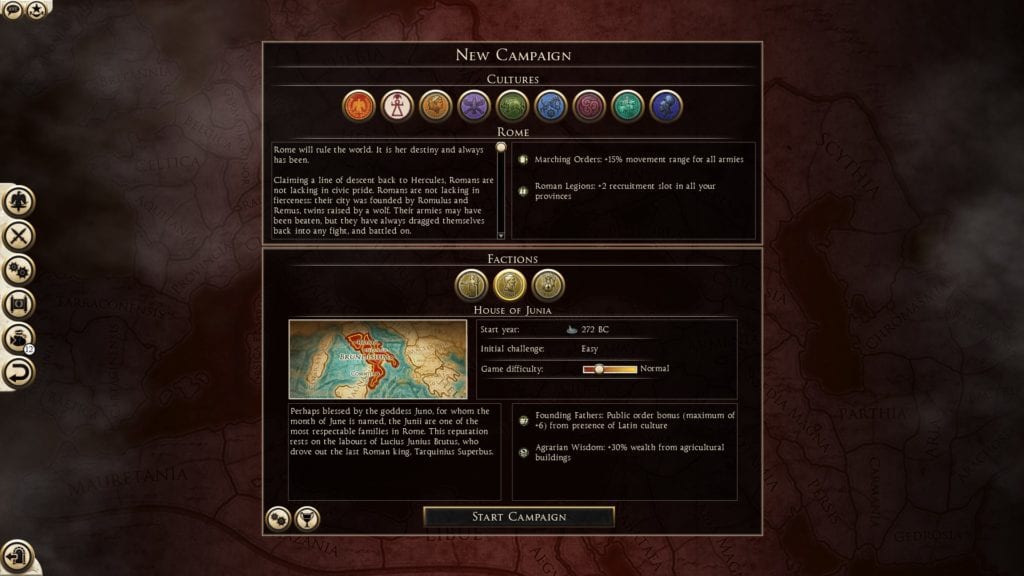This screenshot has width=1024, height=576.
Task: Choose the first Roman faction emblem
Action: pos(472,285)
